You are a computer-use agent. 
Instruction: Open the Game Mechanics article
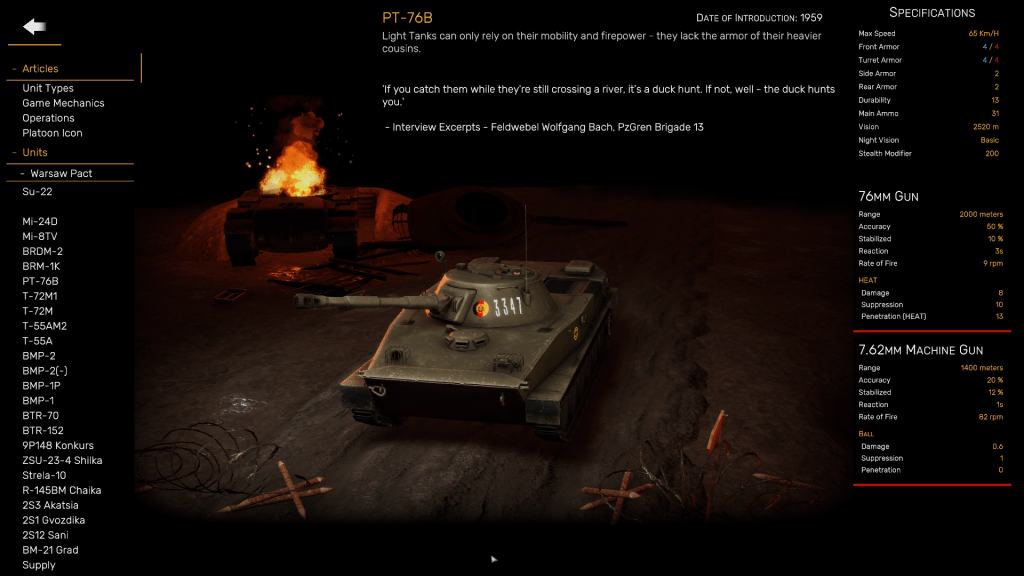coord(63,103)
